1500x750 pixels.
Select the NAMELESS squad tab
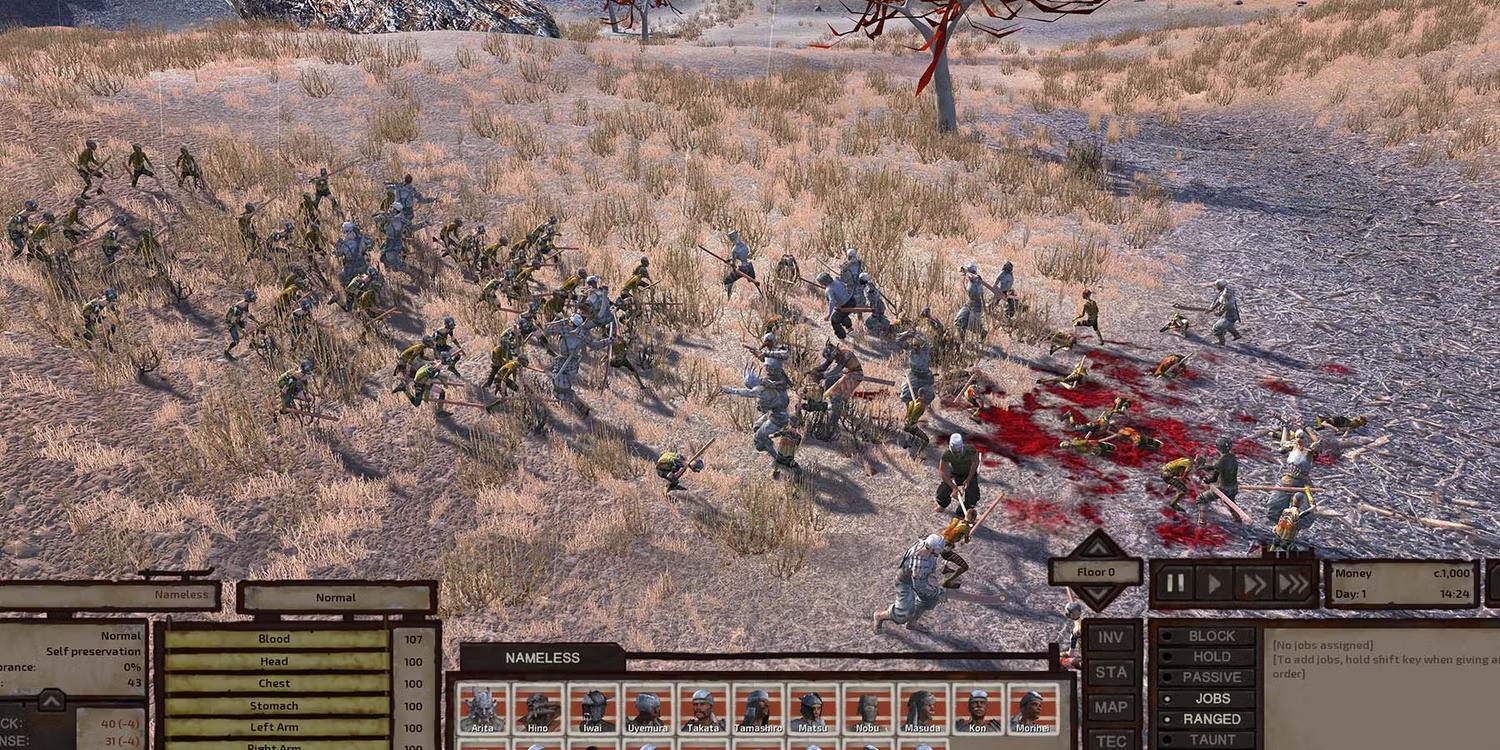[542, 658]
